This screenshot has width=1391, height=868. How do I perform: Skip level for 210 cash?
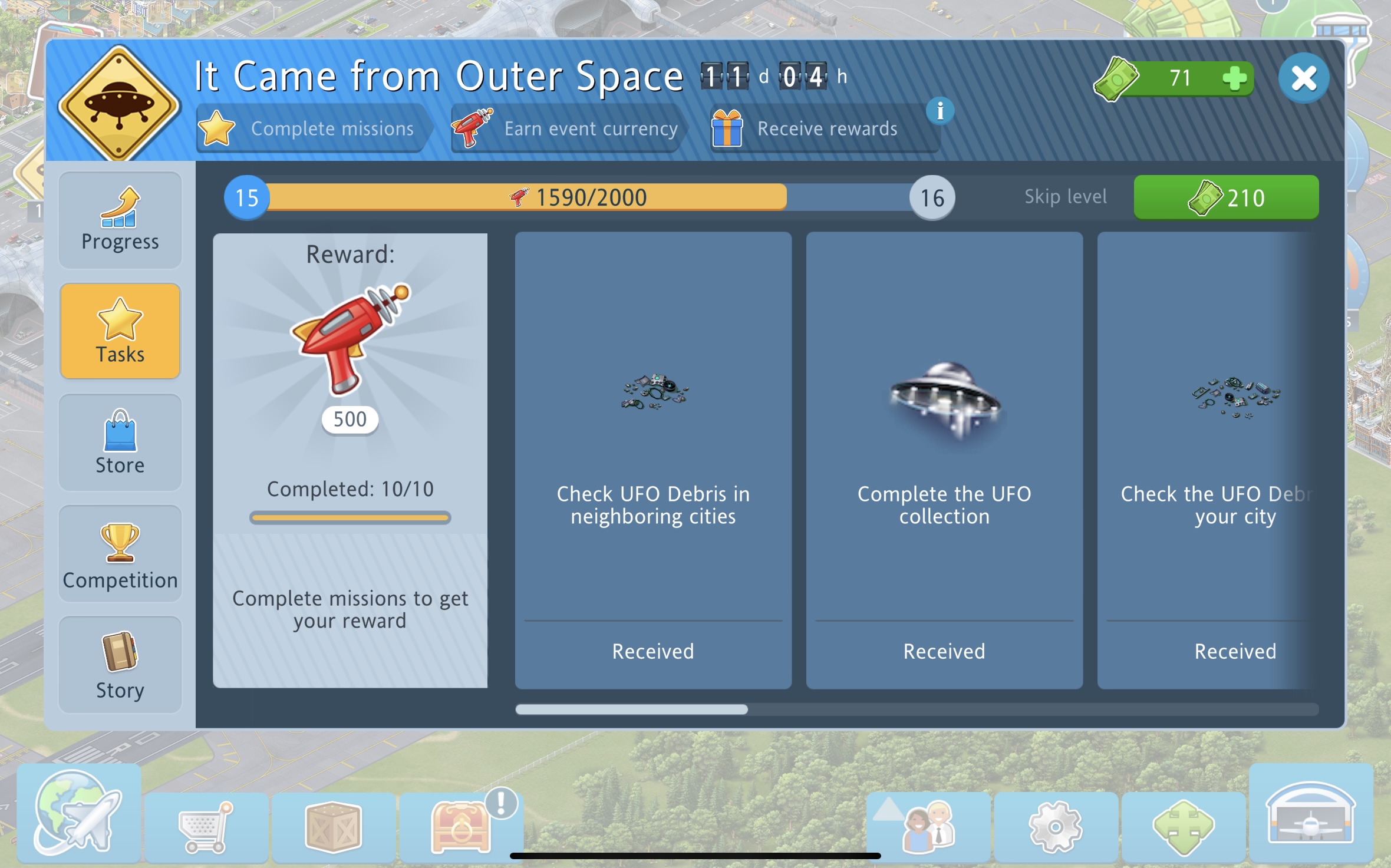click(x=1226, y=198)
